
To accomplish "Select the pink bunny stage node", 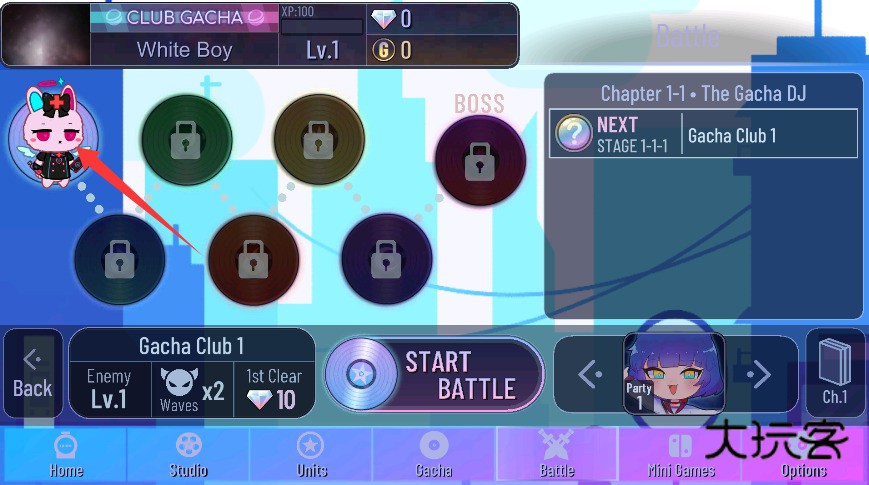I will [53, 140].
